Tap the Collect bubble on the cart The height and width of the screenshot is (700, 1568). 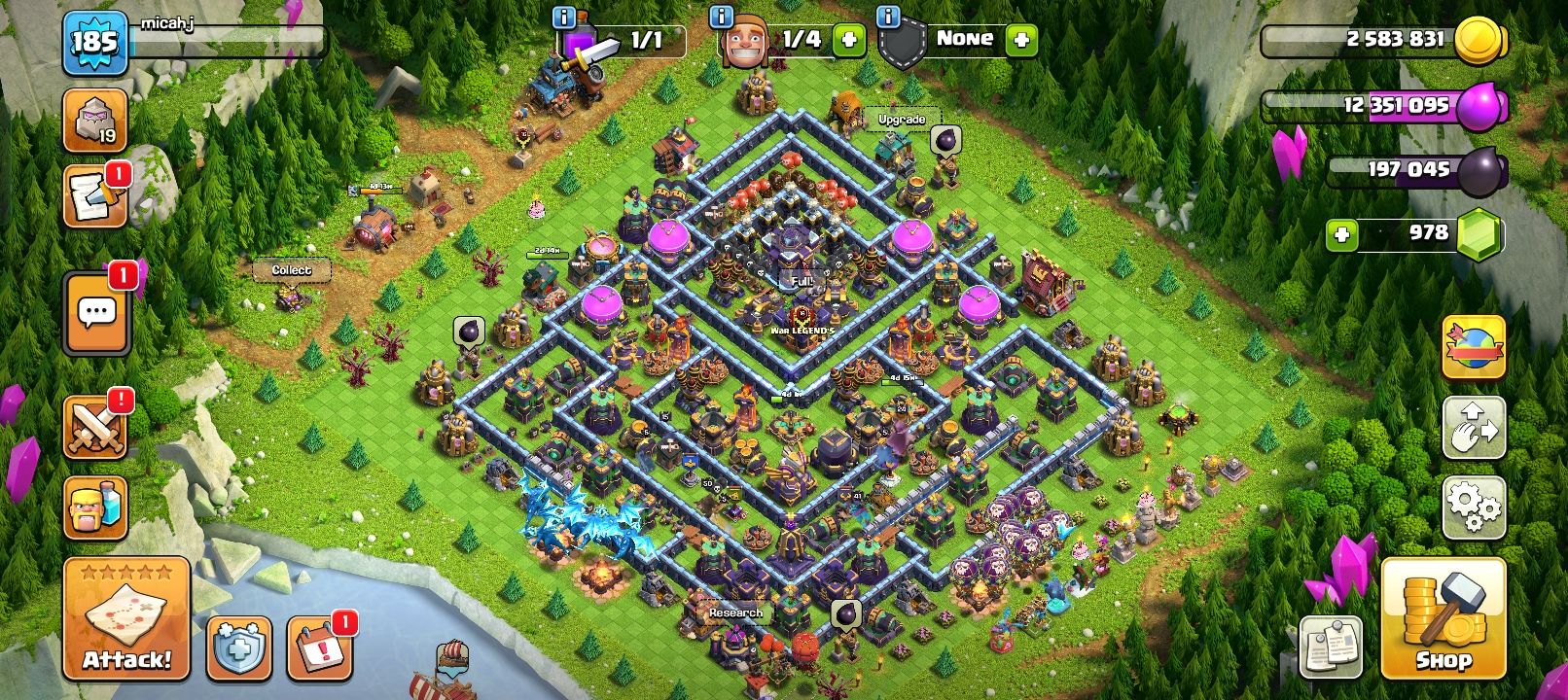coord(291,270)
